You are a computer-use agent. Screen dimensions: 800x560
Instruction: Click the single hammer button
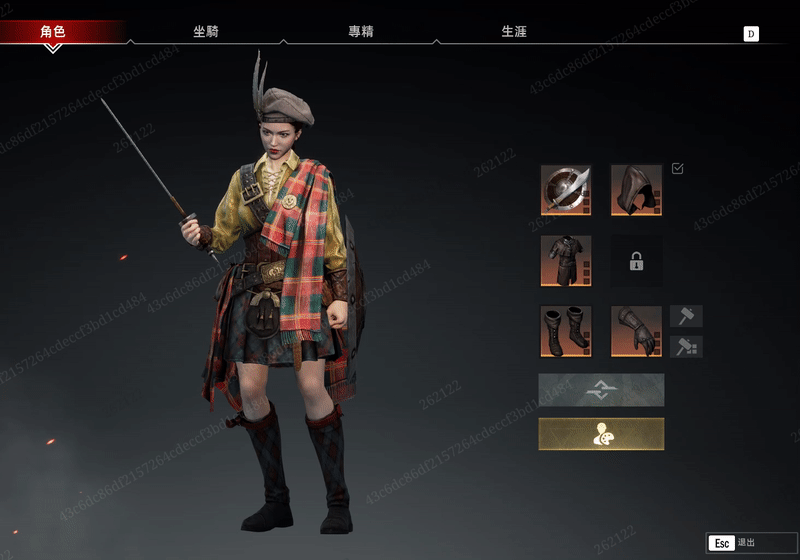pos(686,317)
